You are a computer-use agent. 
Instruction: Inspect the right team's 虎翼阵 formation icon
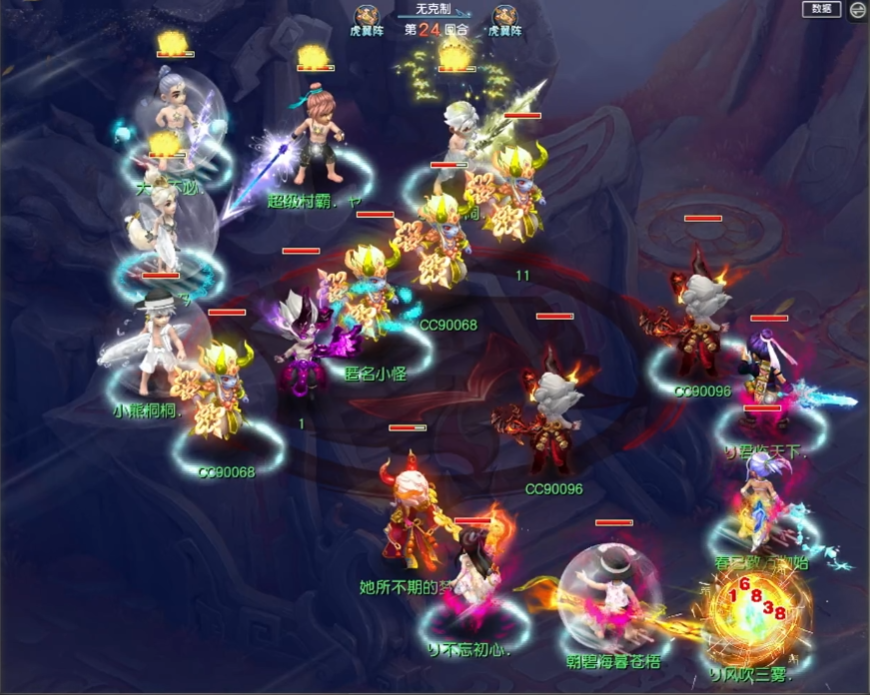pos(504,15)
